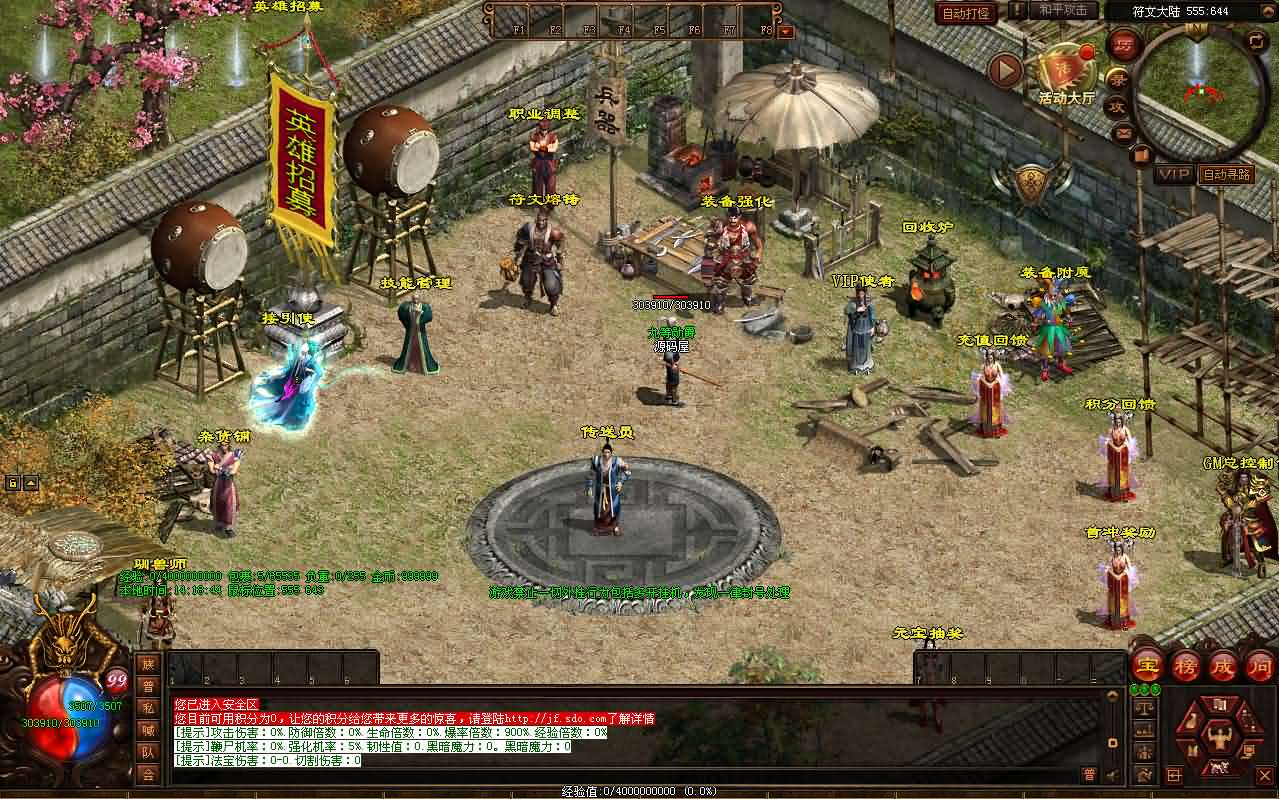Open the character figure icon in hexagon menu
The image size is (1279, 799).
point(1218,738)
